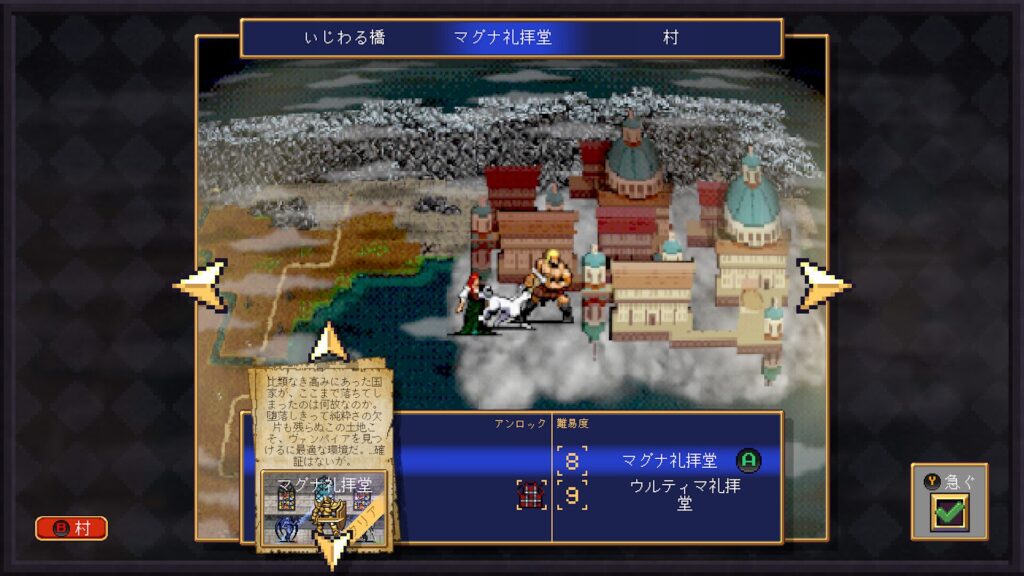Click the right map navigation arrow

tap(822, 285)
